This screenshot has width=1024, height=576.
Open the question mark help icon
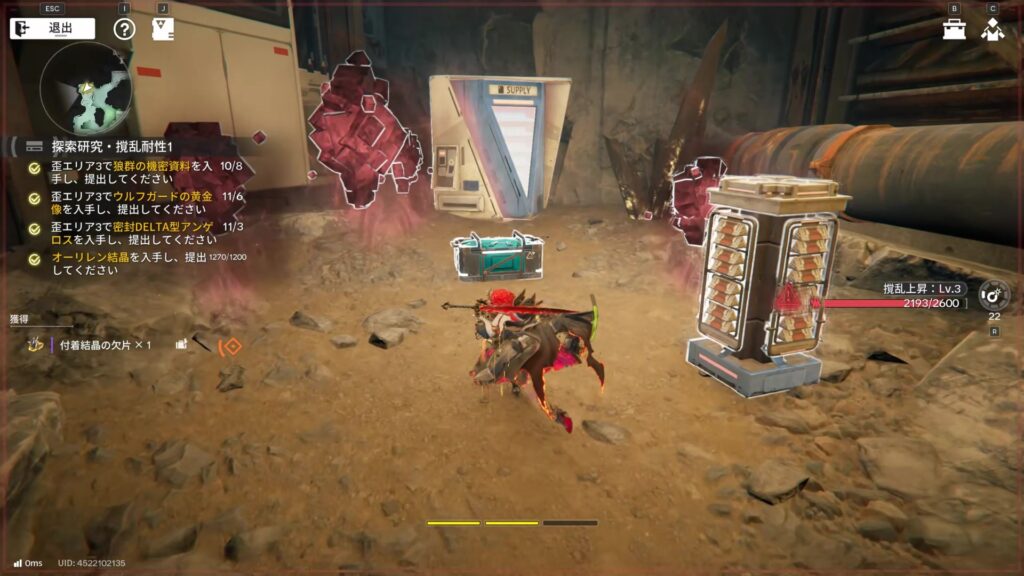124,28
